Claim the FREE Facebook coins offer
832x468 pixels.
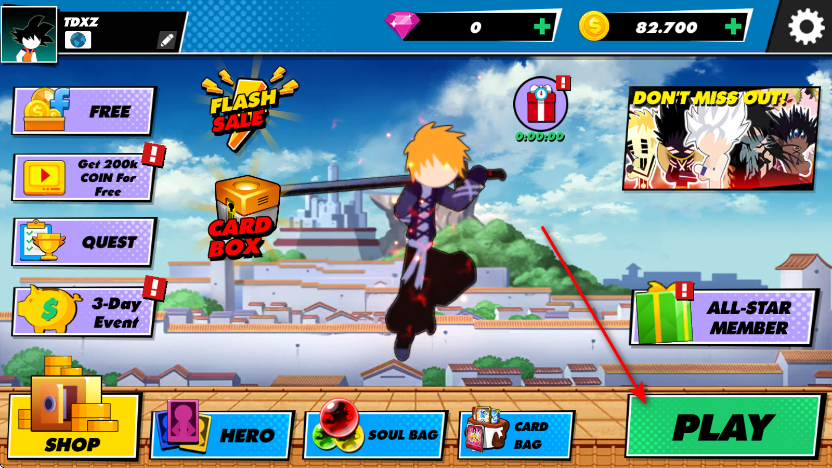[x=84, y=111]
